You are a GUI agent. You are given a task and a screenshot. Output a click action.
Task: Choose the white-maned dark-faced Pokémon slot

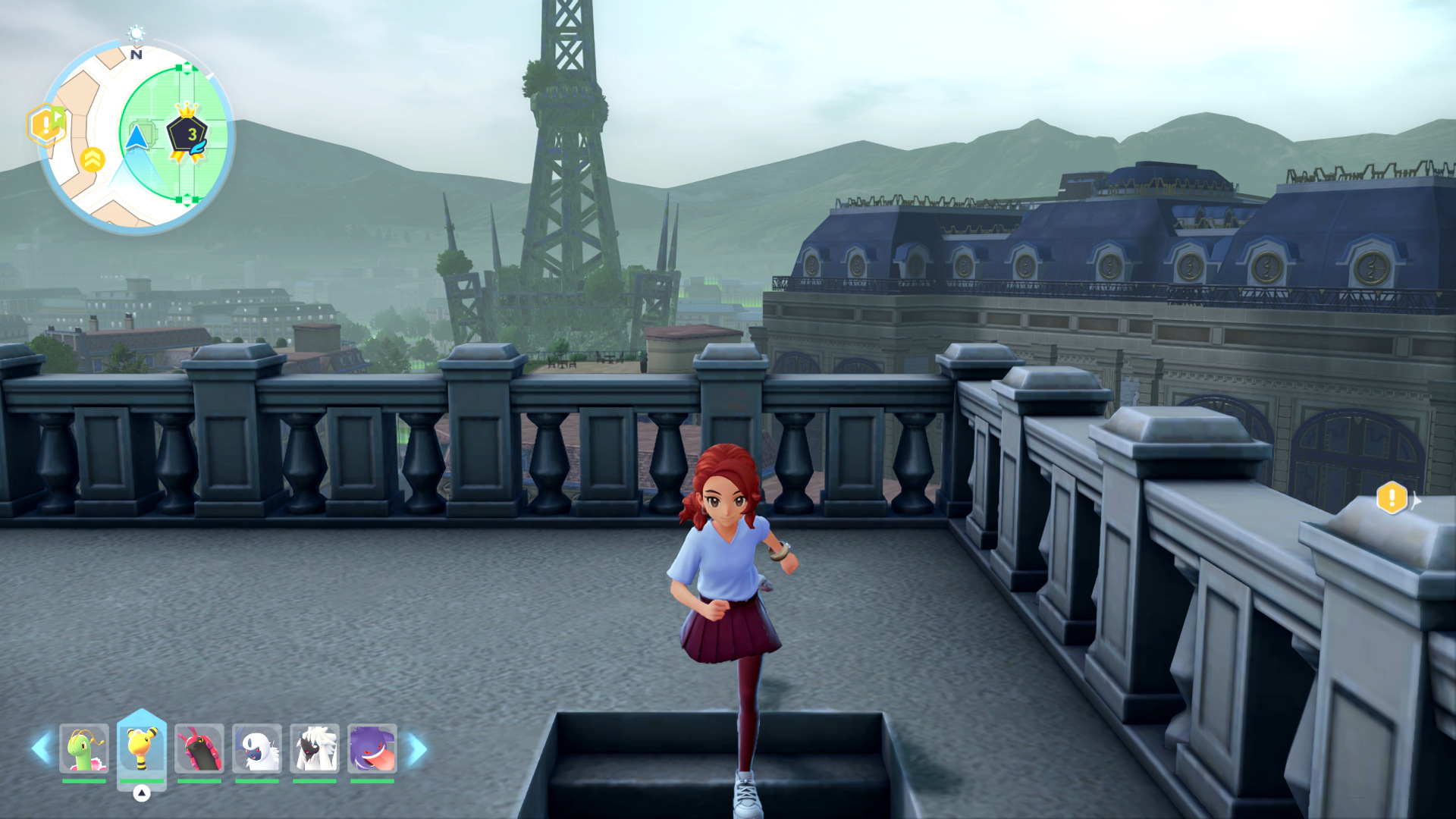point(315,748)
